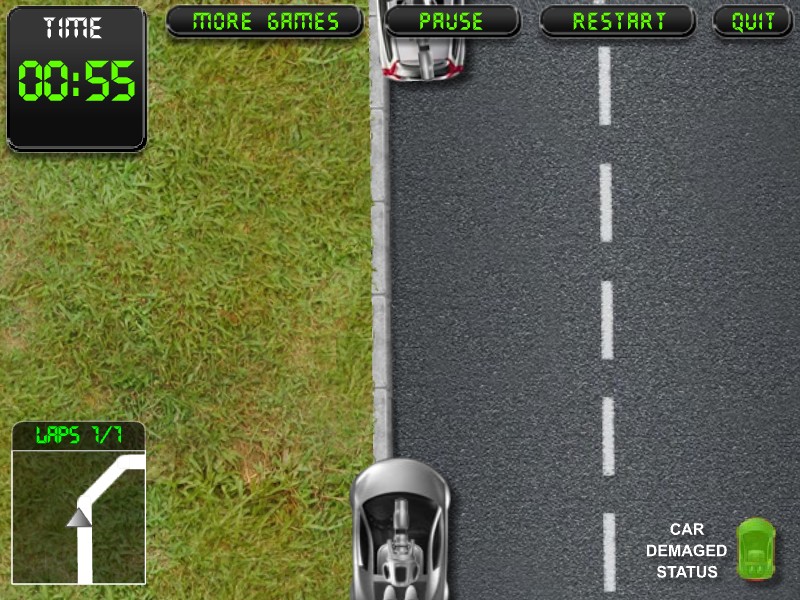Pause the race

click(x=452, y=21)
